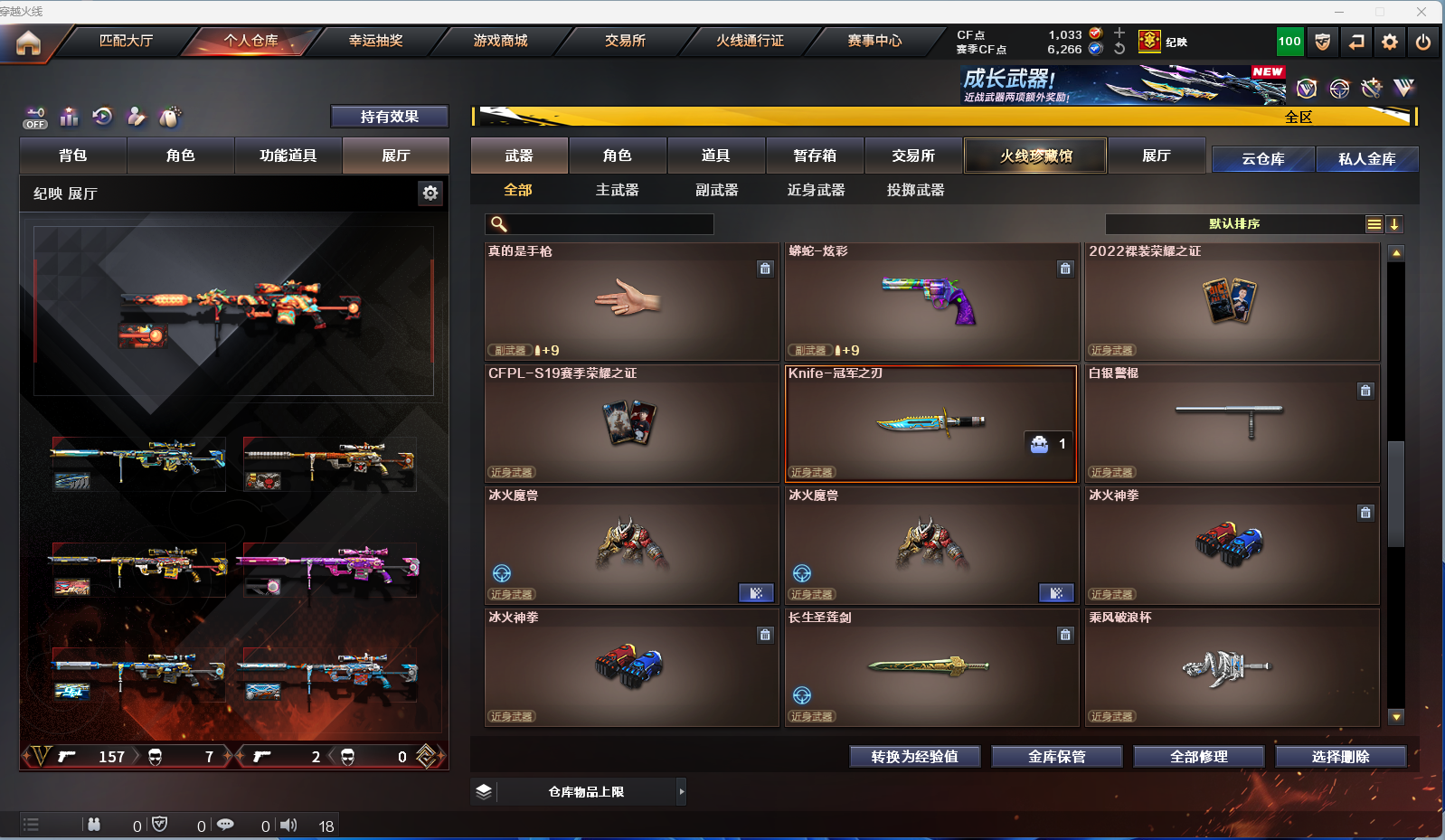Select the 火线珍藏馆 tab
Viewport: 1445px width, 840px height.
click(1035, 156)
